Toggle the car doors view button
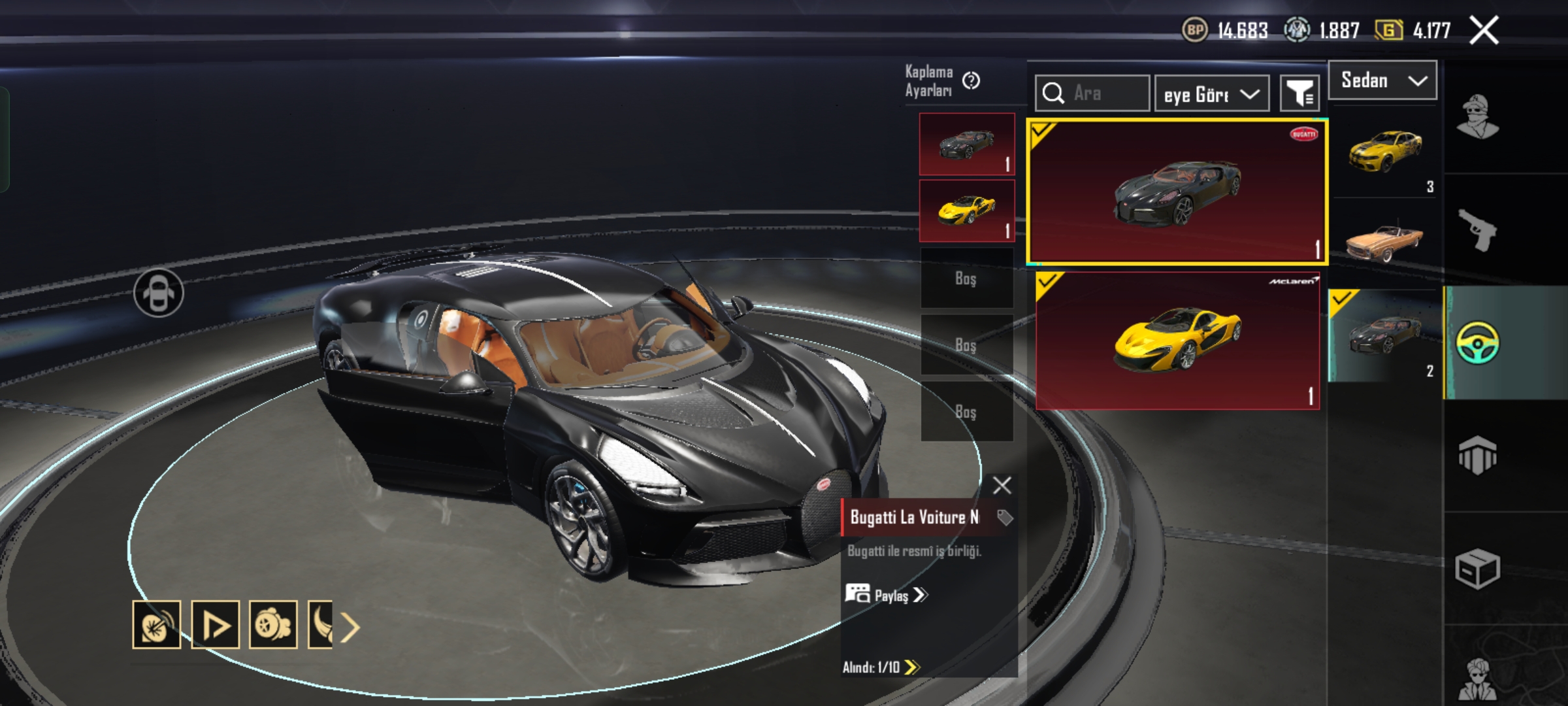This screenshot has width=1568, height=706. (x=159, y=293)
